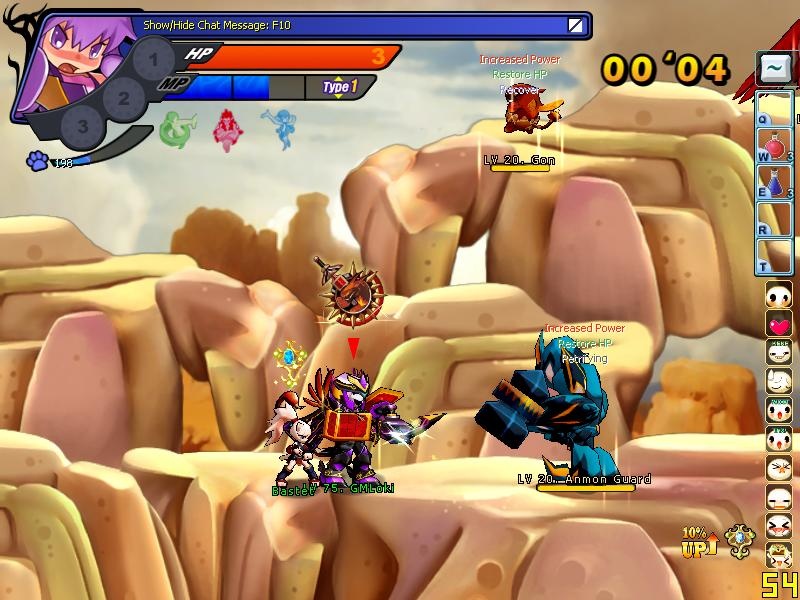
Task: Open the tilde key menu button
Action: pos(775,69)
